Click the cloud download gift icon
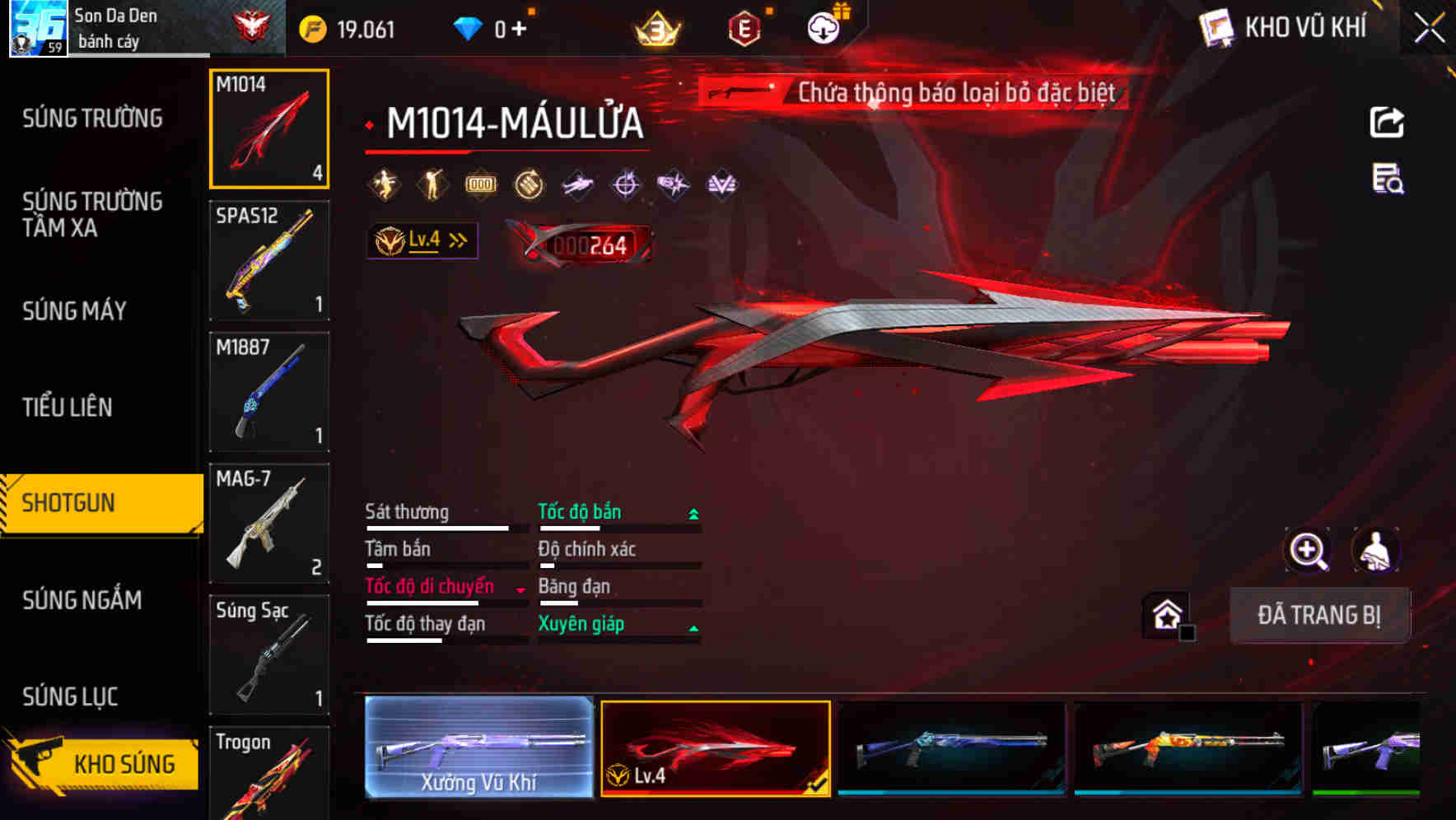Viewport: 1456px width, 820px height. (823, 27)
